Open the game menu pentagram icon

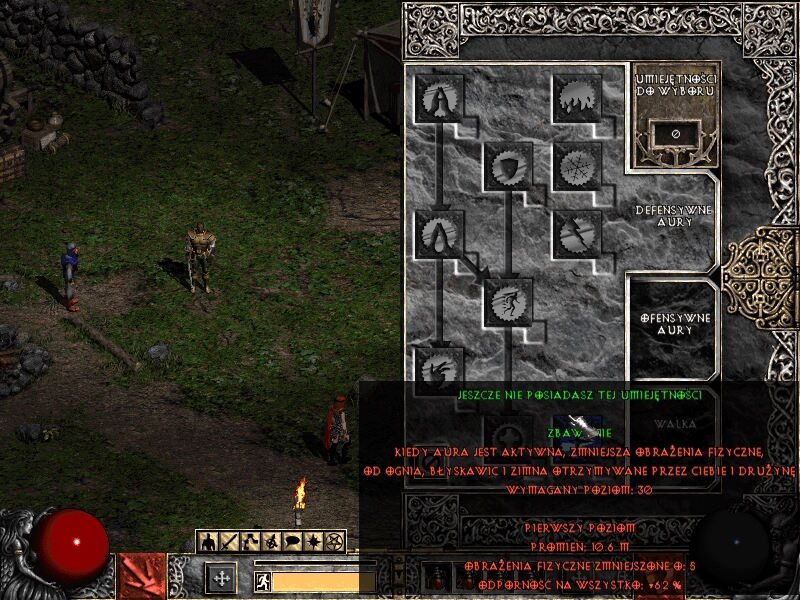pyautogui.click(x=335, y=541)
